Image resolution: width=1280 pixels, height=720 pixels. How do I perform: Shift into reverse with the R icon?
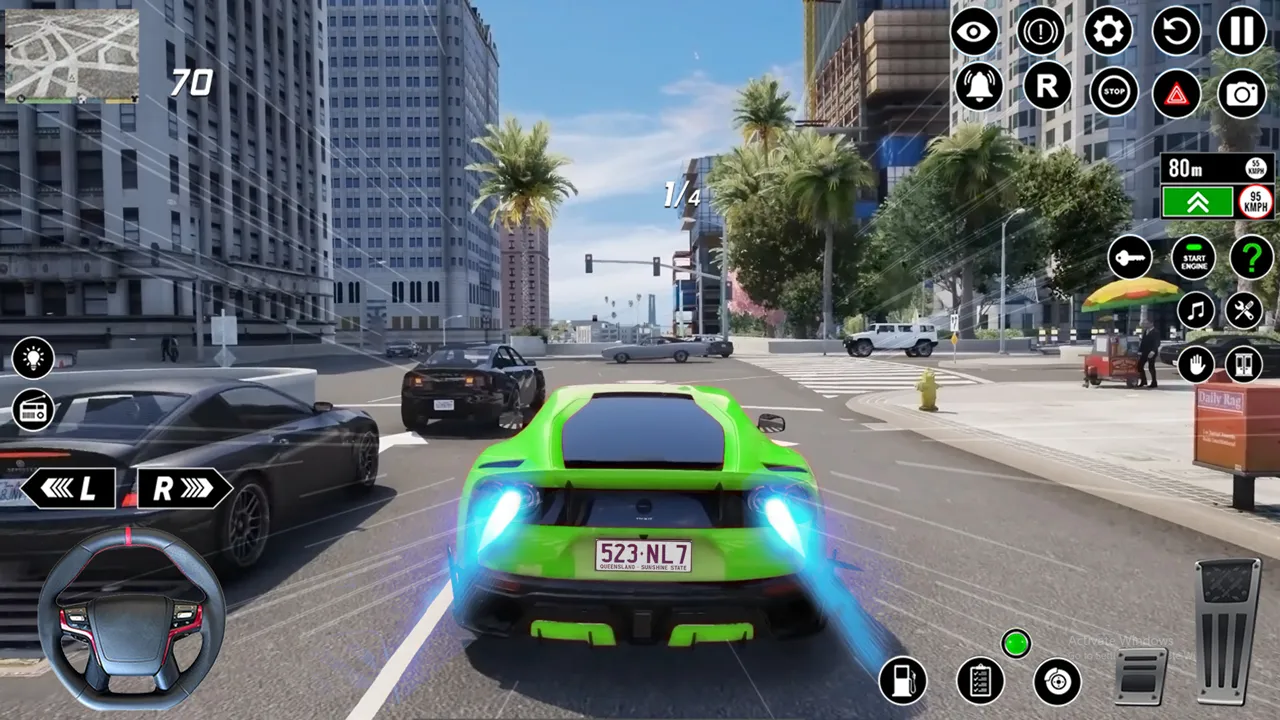[1047, 87]
